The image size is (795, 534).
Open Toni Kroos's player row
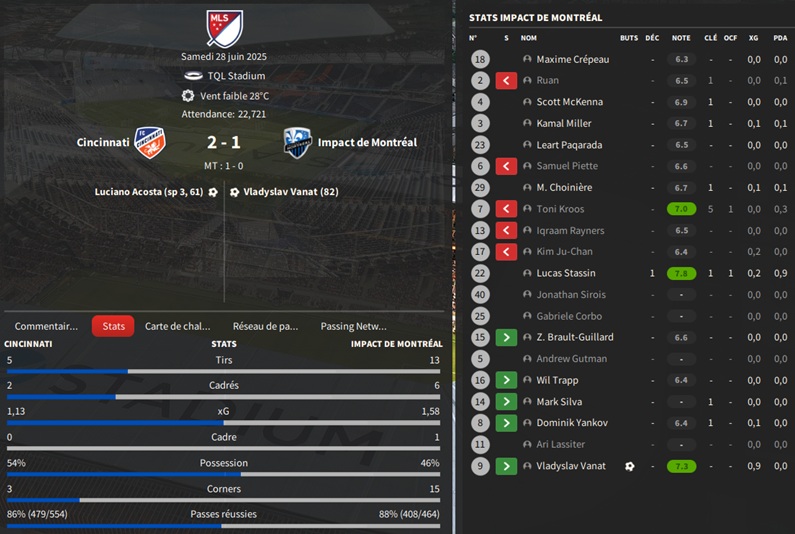[x=560, y=209]
